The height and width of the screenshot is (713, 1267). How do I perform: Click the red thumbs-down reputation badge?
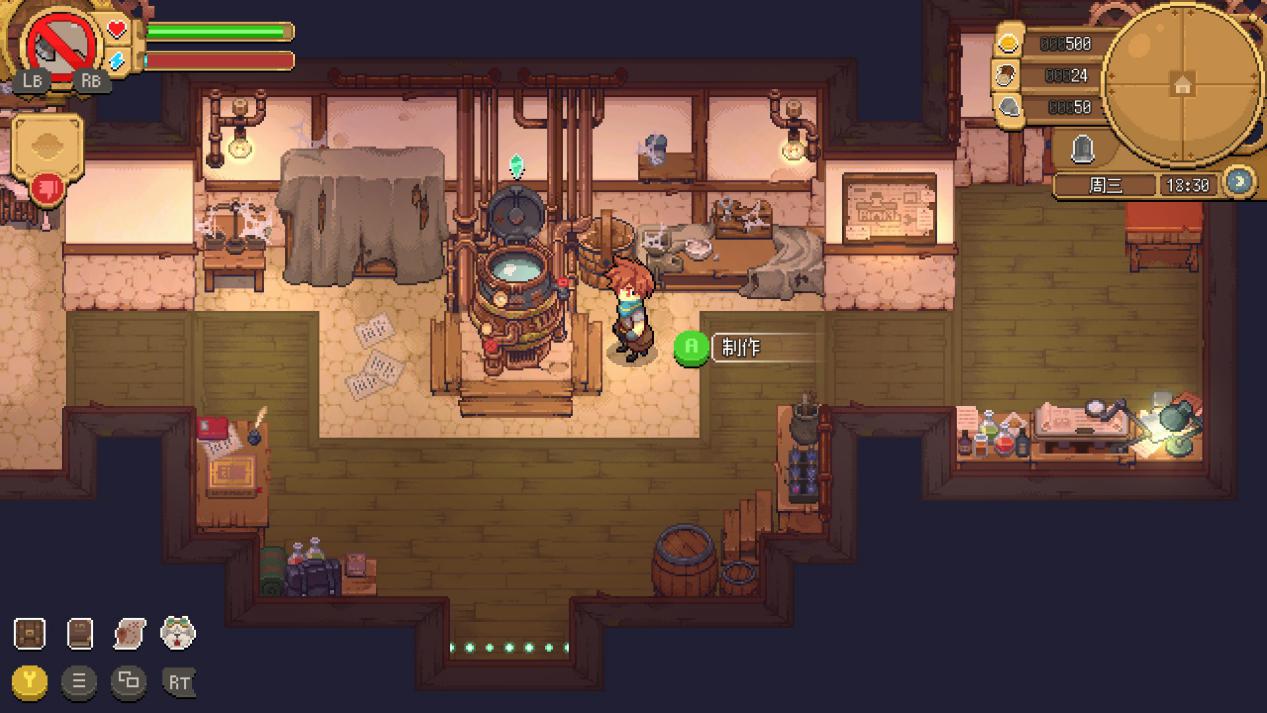coord(47,188)
